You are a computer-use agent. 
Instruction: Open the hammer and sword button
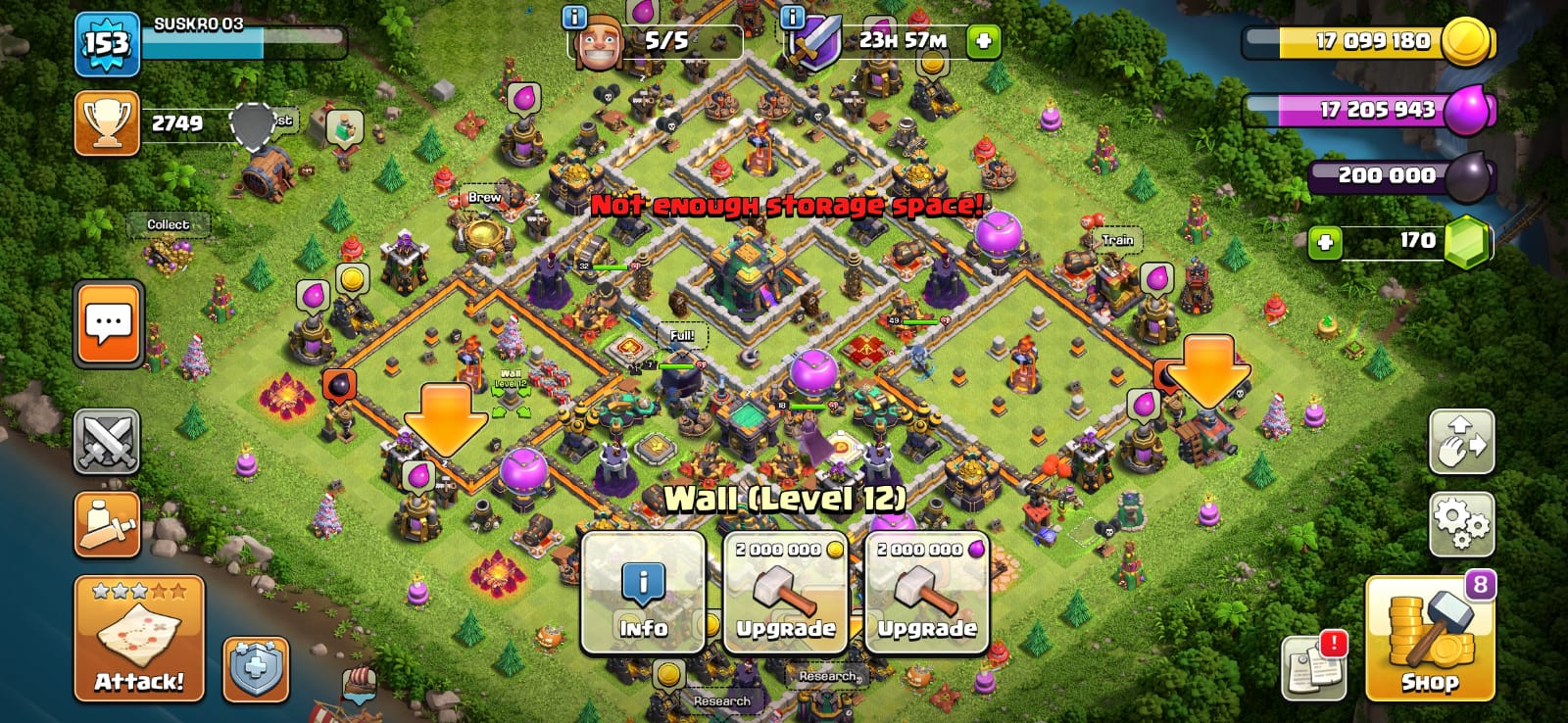point(107,524)
